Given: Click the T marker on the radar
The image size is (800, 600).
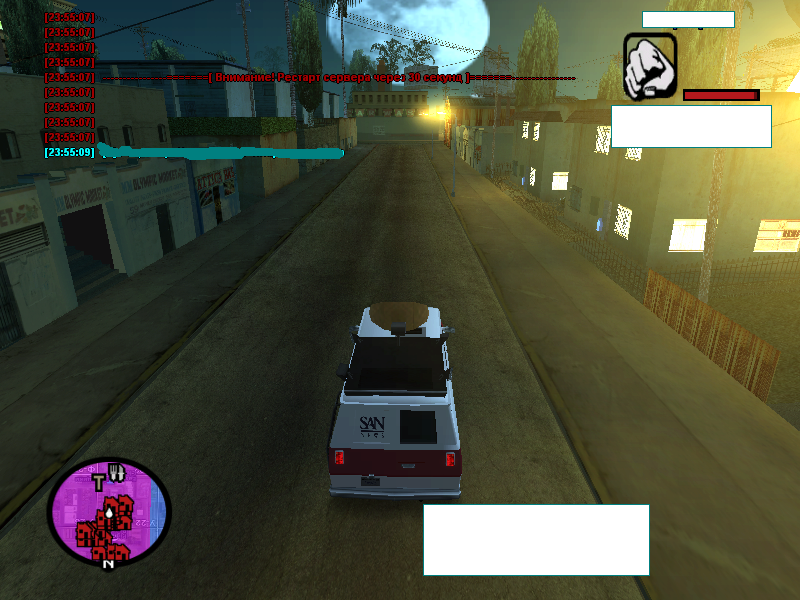Looking at the screenshot, I should click(x=99, y=483).
